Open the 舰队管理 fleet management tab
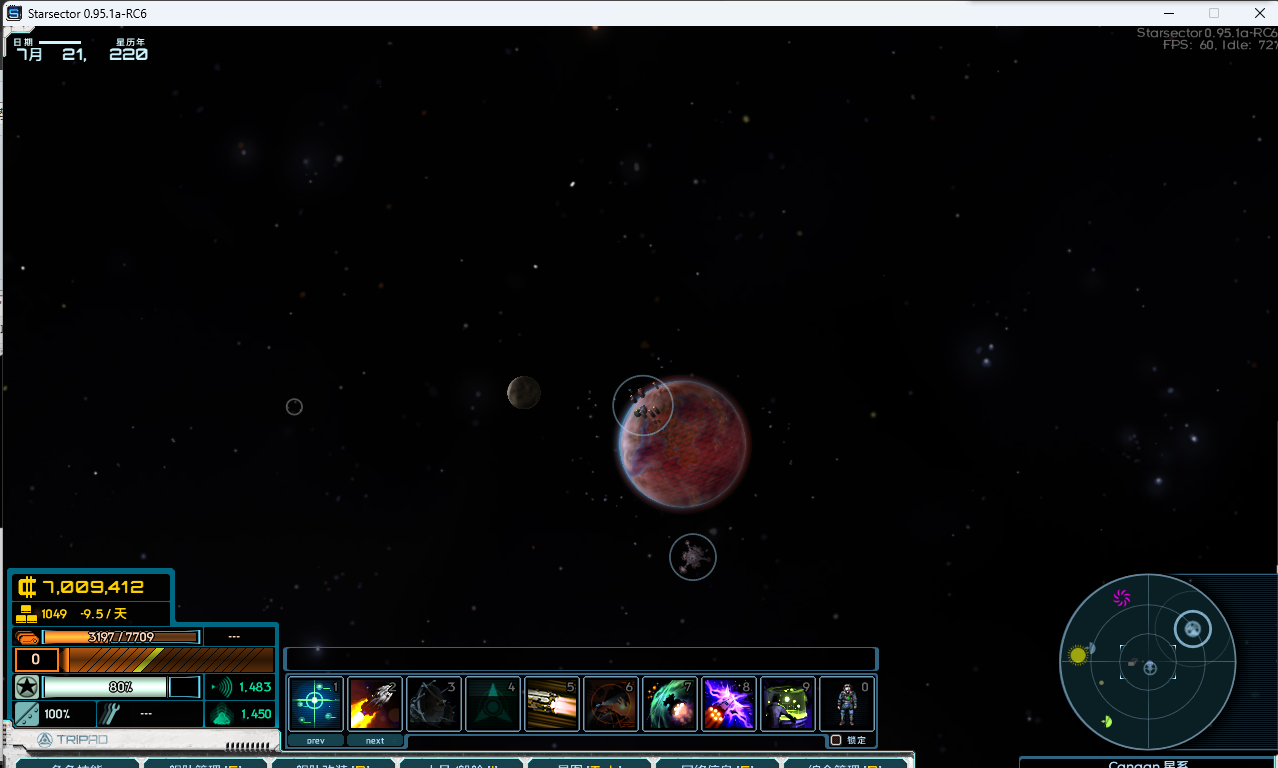 pos(205,764)
